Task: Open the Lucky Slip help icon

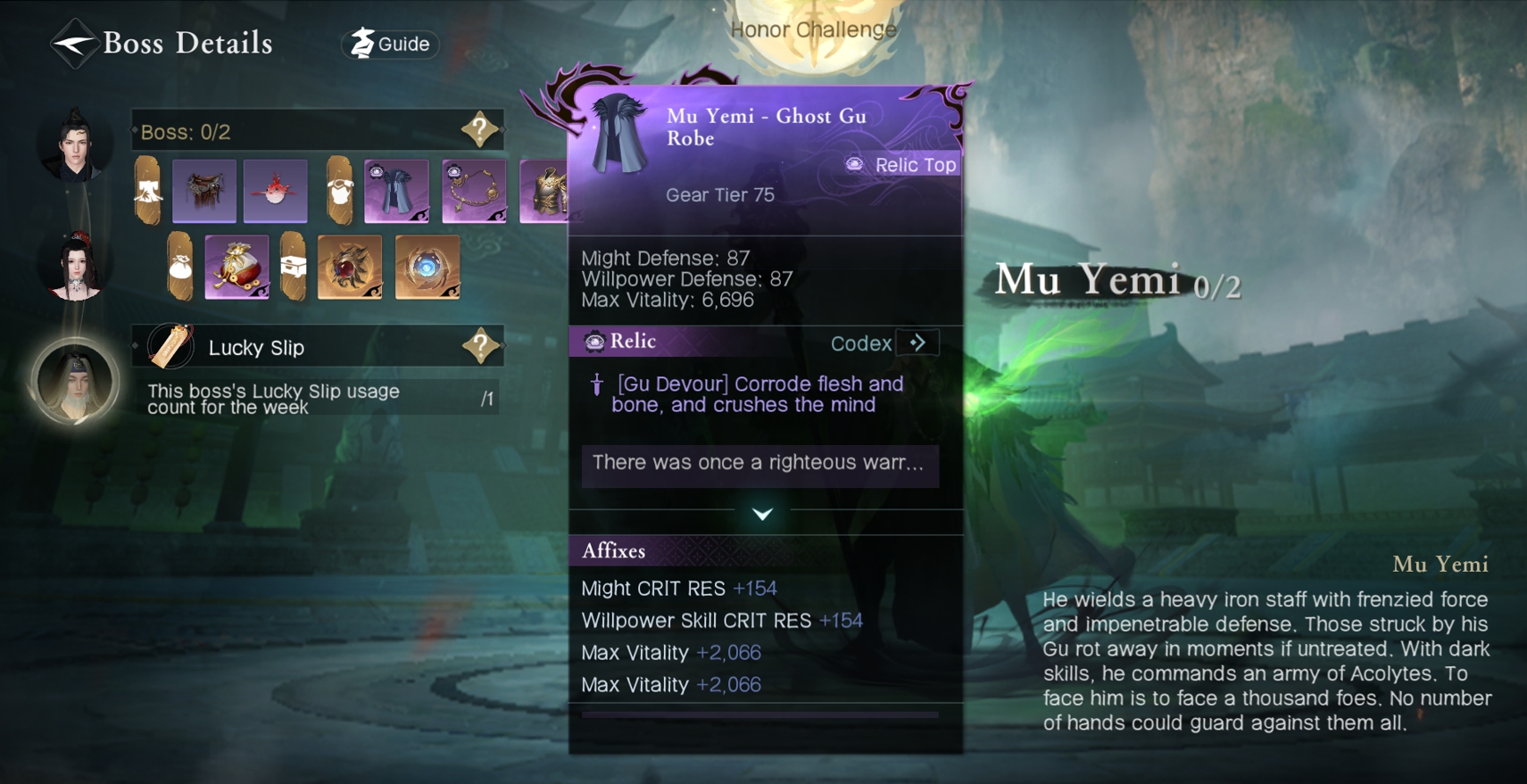Action: pyautogui.click(x=480, y=346)
